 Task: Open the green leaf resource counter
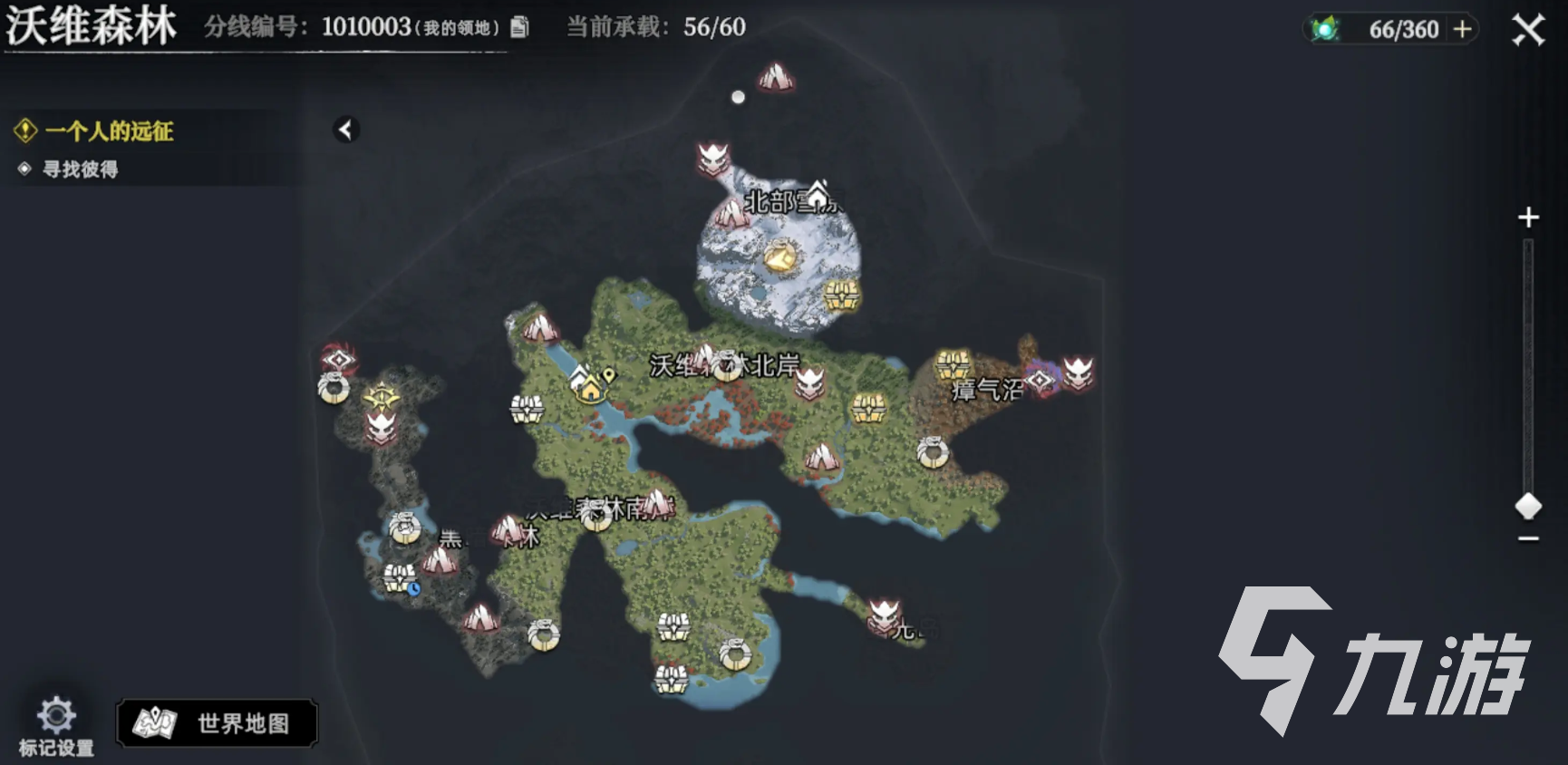click(x=1326, y=27)
